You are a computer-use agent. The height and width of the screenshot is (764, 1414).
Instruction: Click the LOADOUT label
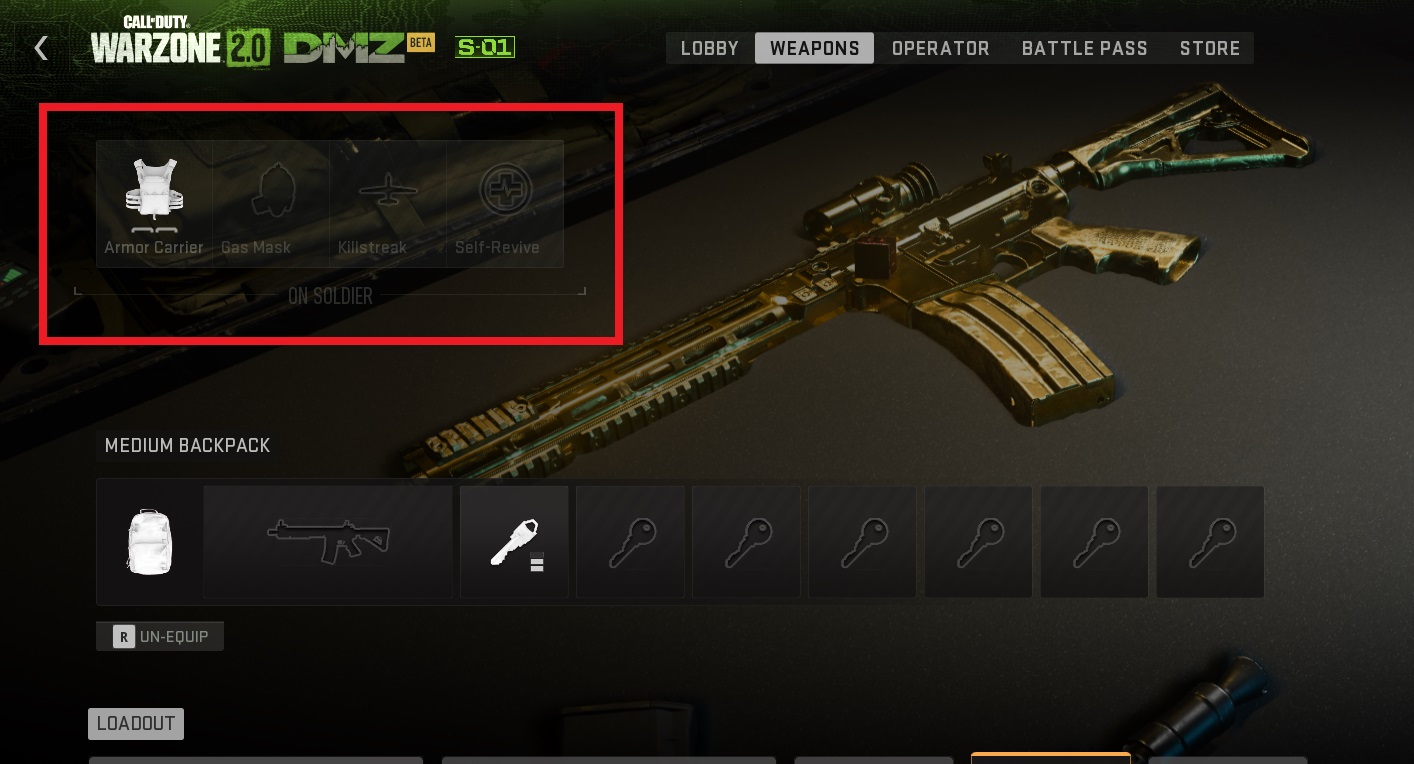(x=135, y=723)
